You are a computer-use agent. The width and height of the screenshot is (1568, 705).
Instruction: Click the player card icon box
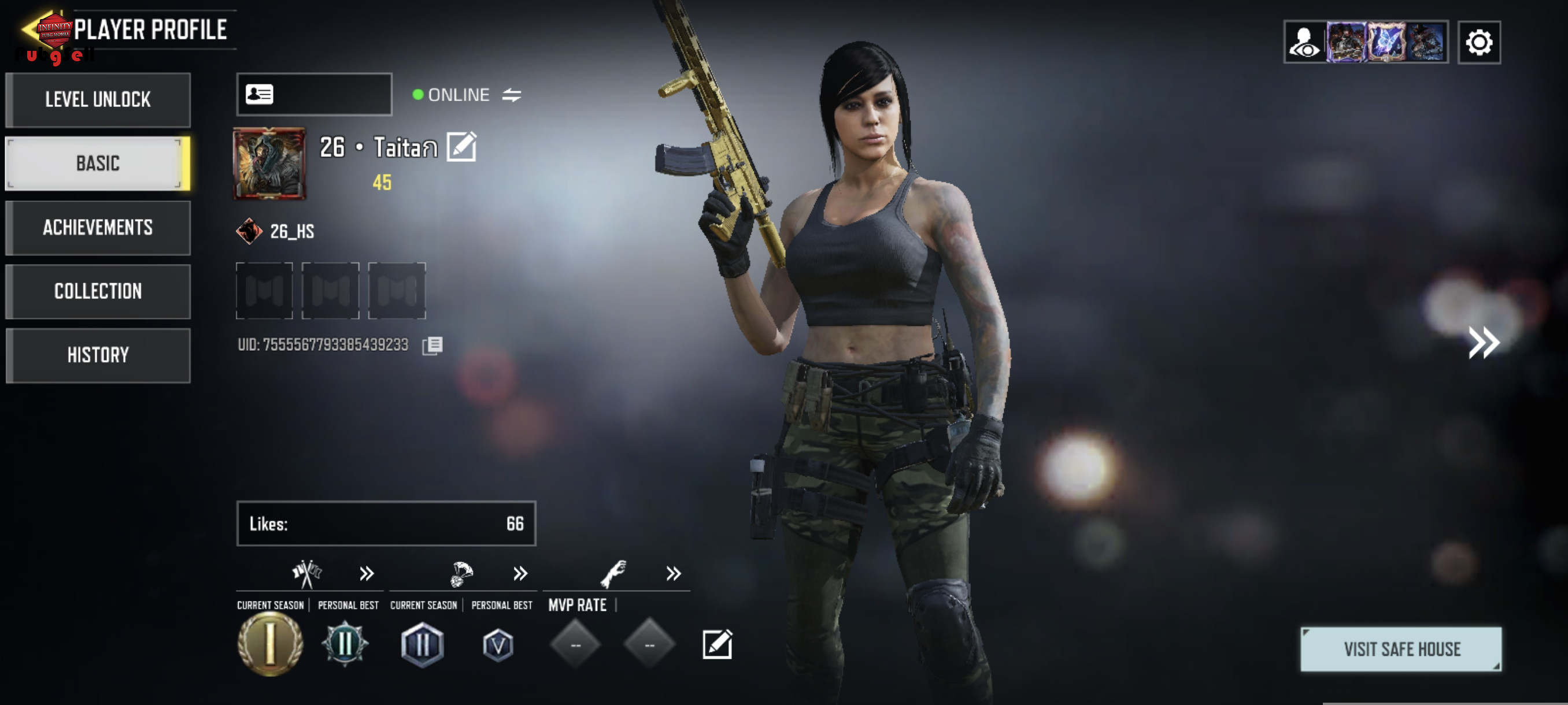pos(313,94)
